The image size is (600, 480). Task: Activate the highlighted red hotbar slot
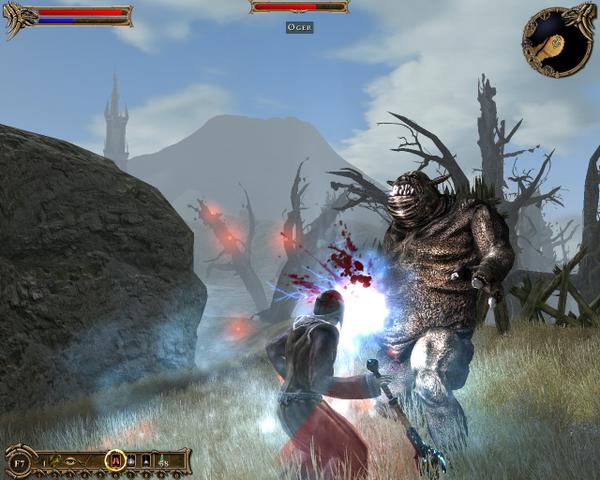(115, 461)
